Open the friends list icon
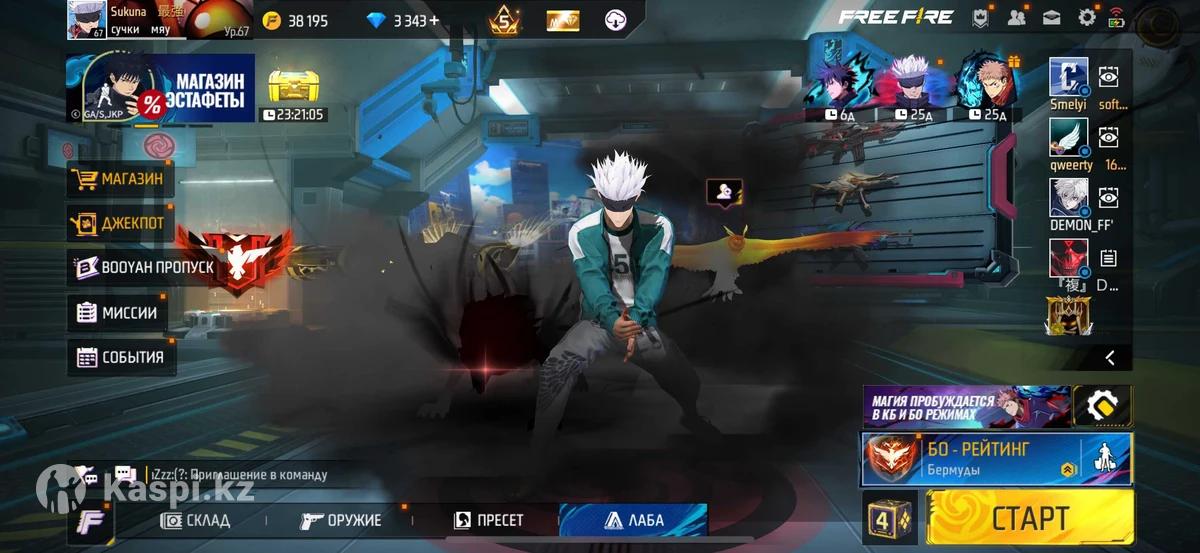Image resolution: width=1200 pixels, height=553 pixels. pyautogui.click(x=1017, y=17)
